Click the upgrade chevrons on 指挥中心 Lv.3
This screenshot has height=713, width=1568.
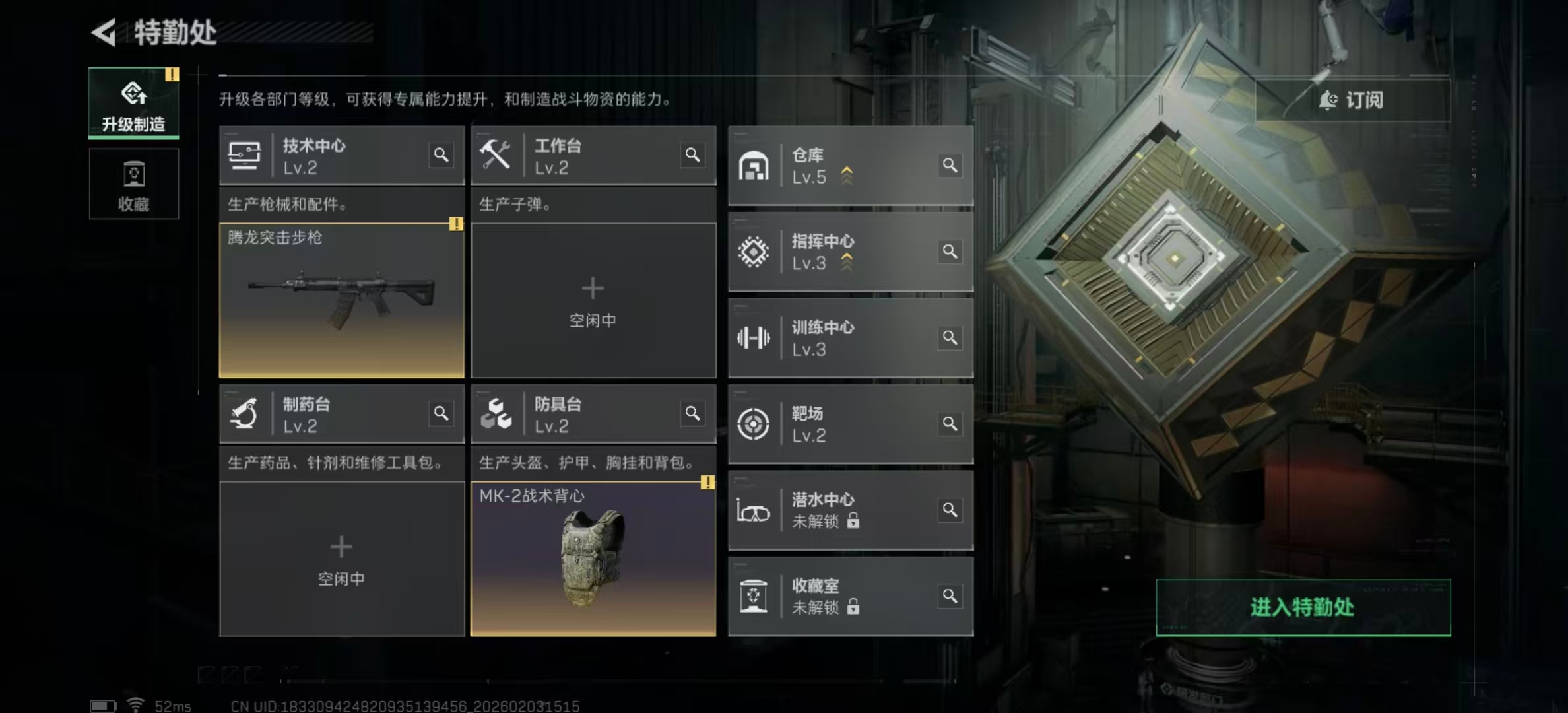tap(847, 261)
